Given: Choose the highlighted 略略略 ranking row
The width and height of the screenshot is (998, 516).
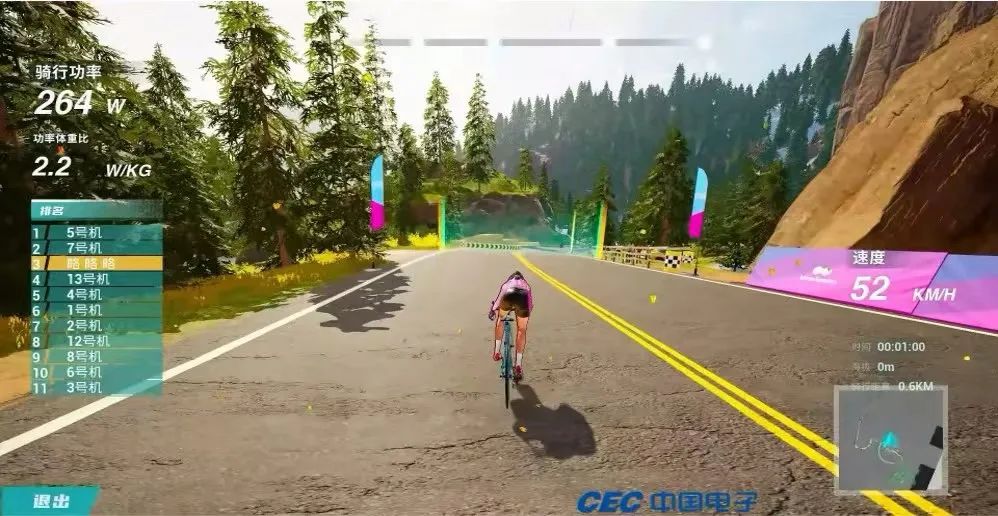Looking at the screenshot, I should pyautogui.click(x=96, y=263).
